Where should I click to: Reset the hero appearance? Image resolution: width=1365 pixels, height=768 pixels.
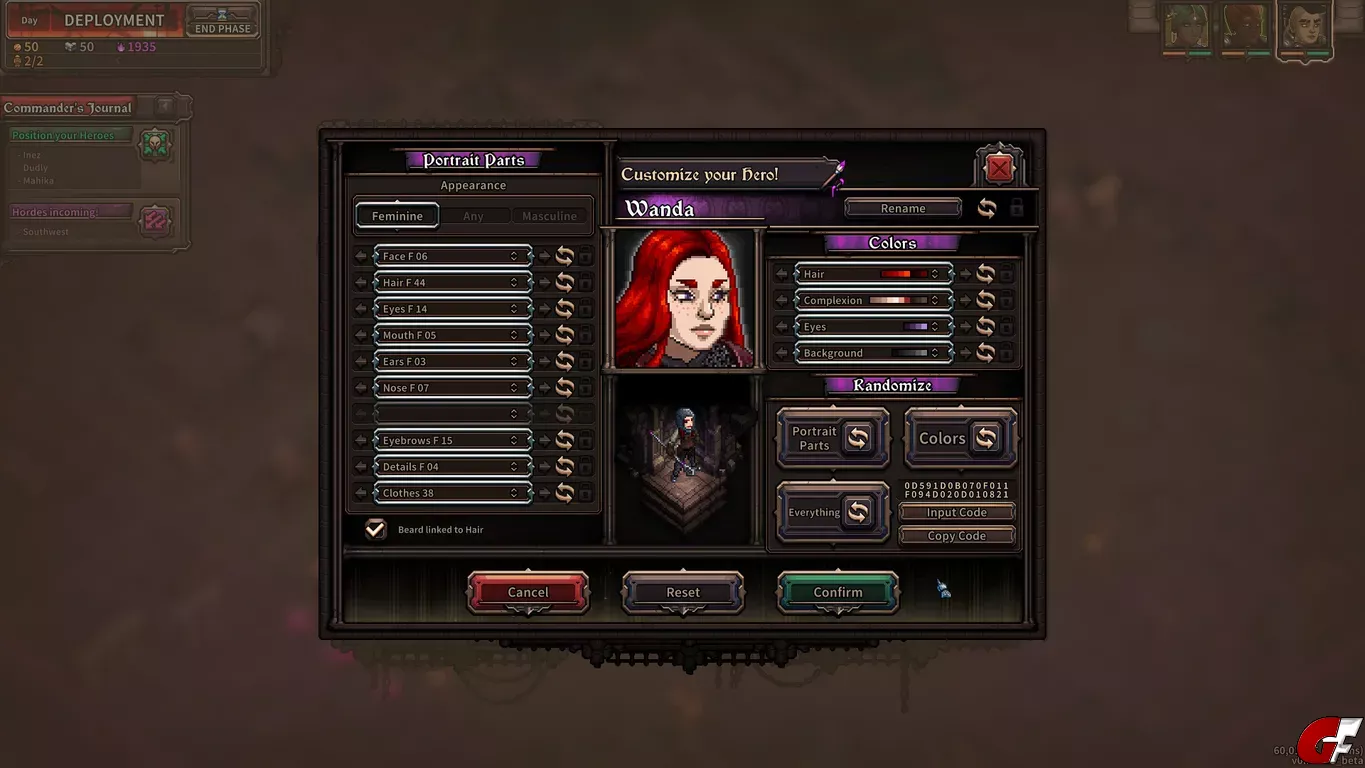coord(683,592)
